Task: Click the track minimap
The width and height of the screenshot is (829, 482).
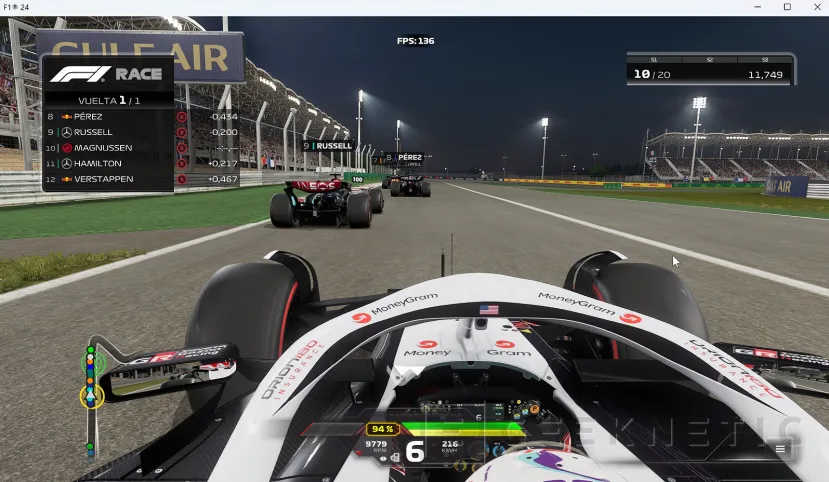Action: click(92, 395)
